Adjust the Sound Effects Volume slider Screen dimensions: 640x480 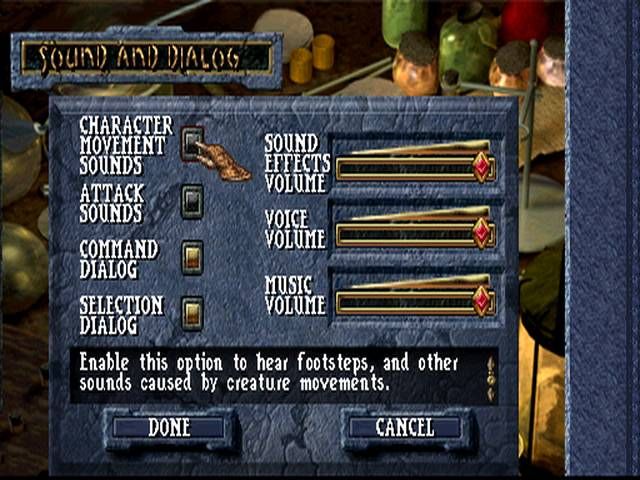tap(414, 167)
